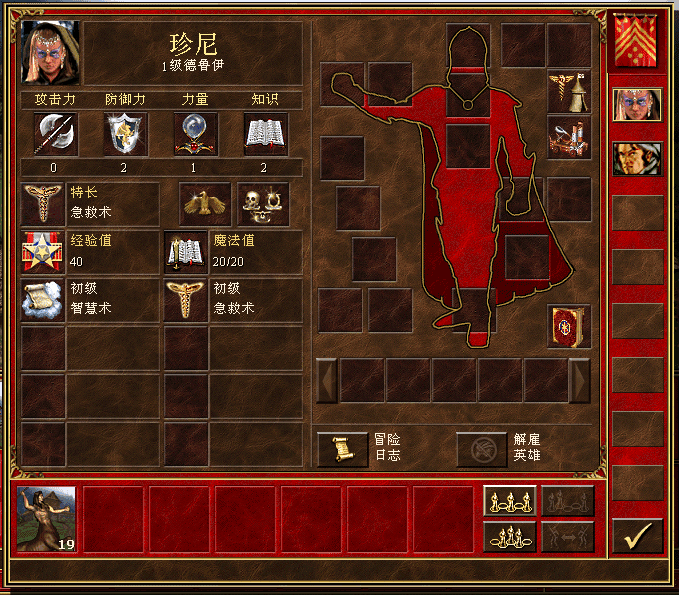Inspect the defense skill shield icon
Viewport: 679px width, 595px height.
tap(126, 133)
